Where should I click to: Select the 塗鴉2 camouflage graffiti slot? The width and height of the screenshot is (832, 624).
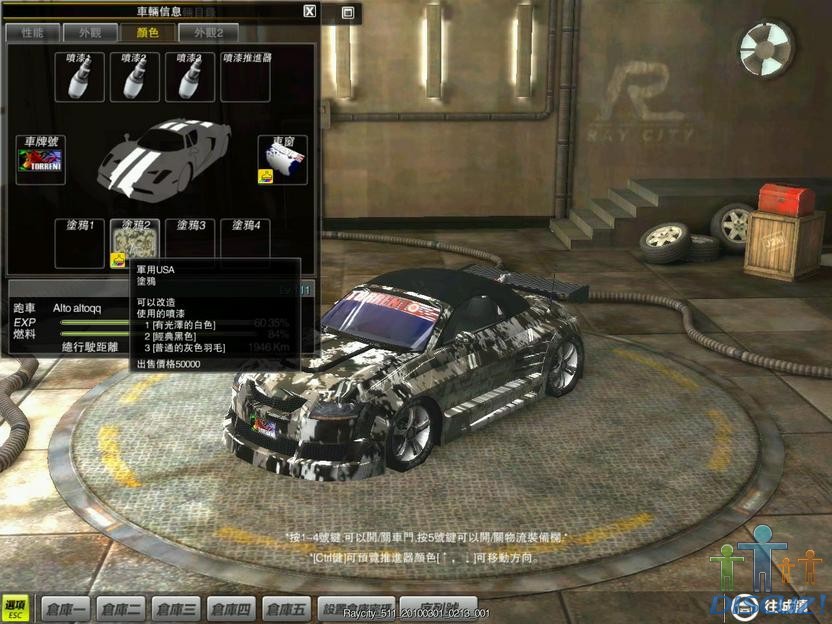click(135, 244)
